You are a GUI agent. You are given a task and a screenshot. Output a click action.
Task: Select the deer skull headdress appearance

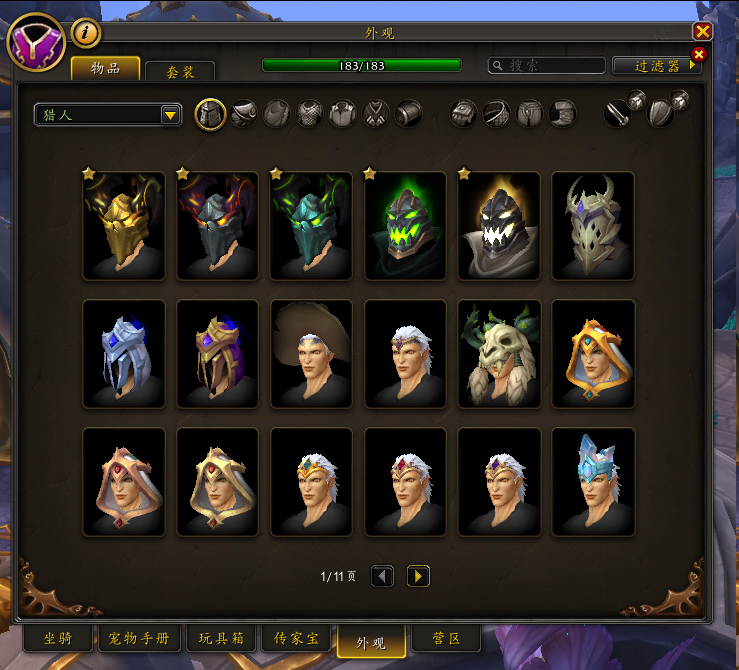(x=500, y=354)
